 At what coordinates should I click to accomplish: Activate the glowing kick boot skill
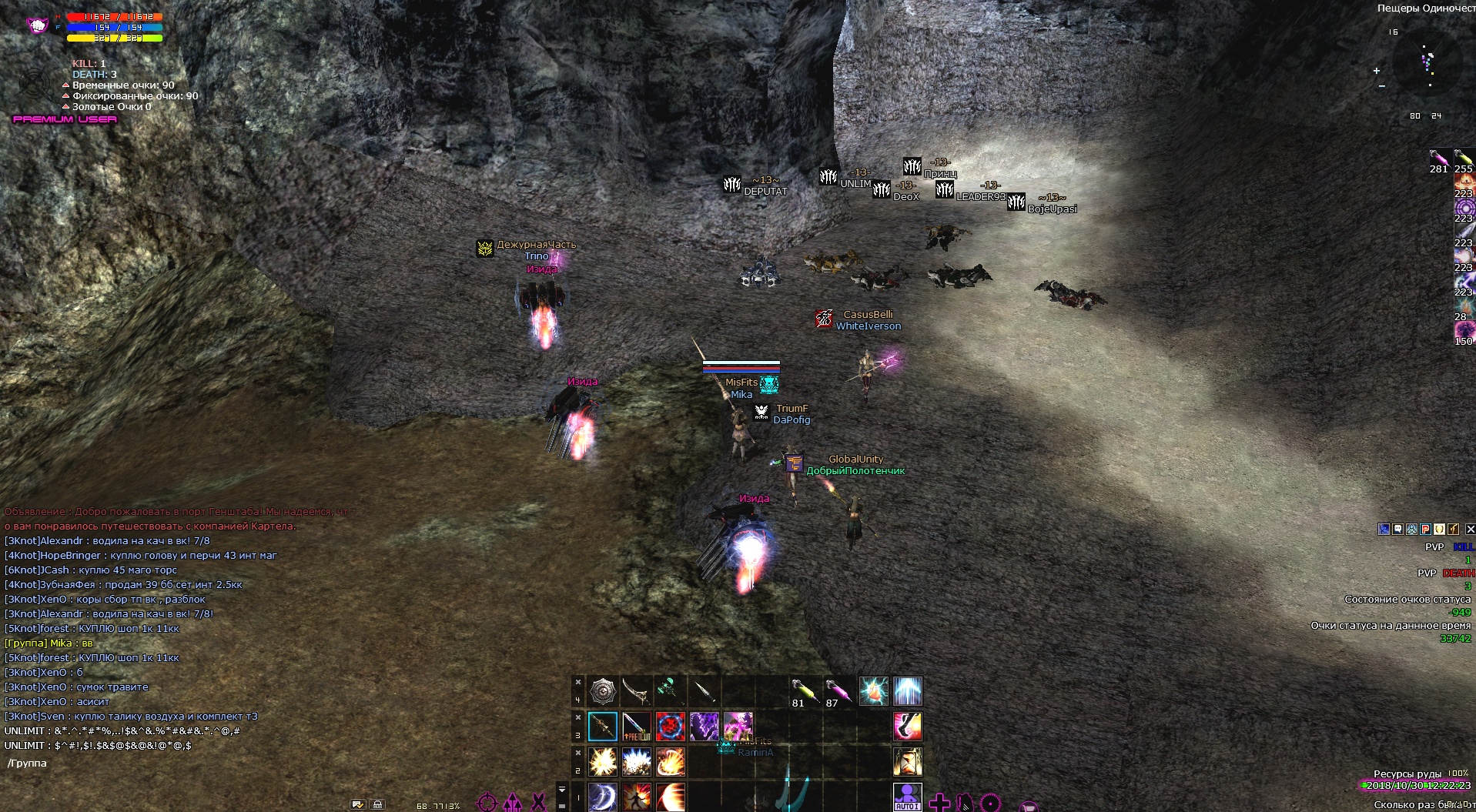908,726
